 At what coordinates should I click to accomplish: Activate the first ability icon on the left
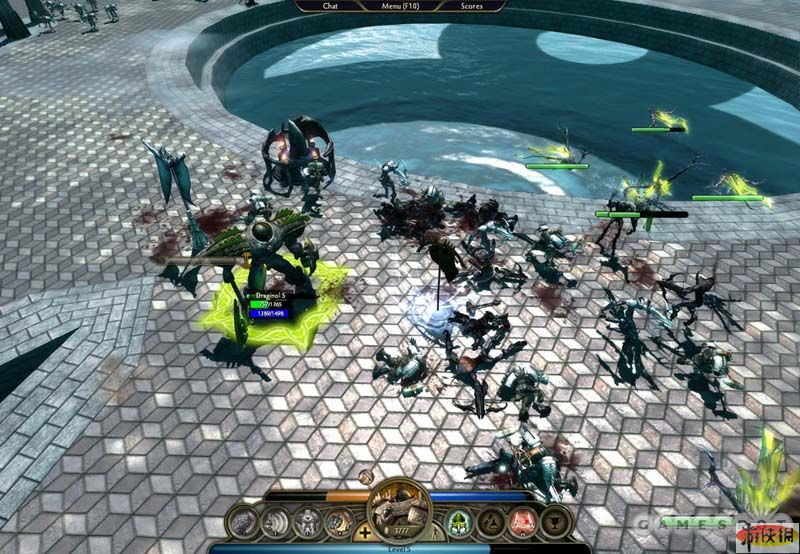click(244, 522)
